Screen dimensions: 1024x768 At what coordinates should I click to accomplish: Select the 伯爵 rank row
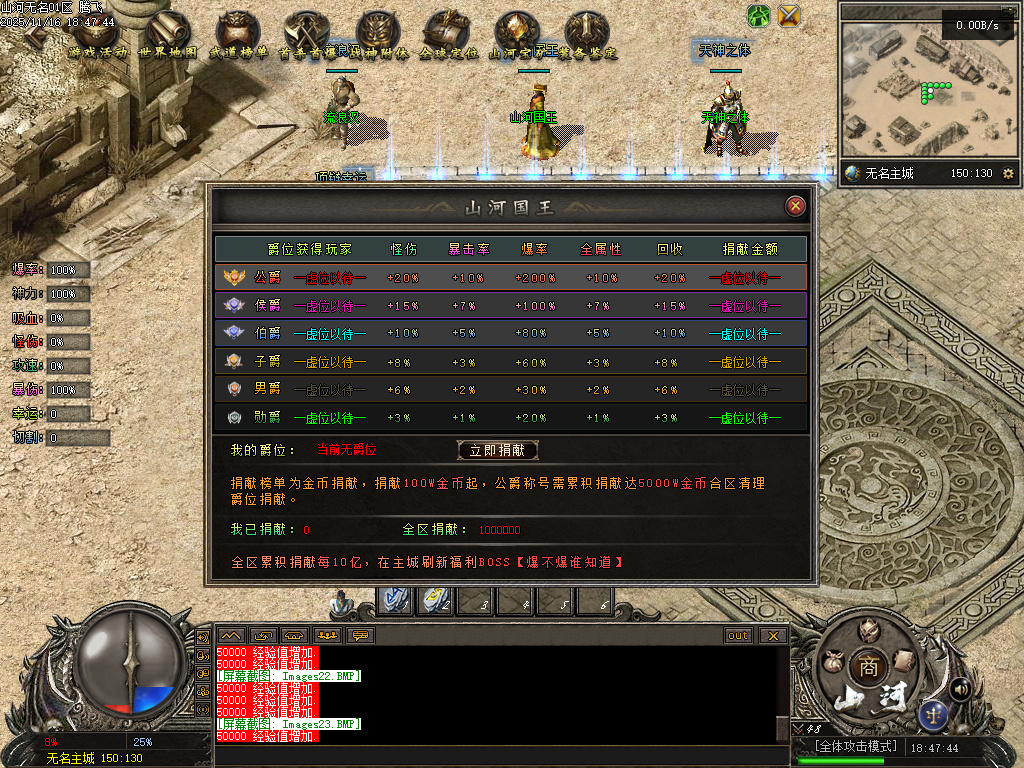click(x=510, y=333)
